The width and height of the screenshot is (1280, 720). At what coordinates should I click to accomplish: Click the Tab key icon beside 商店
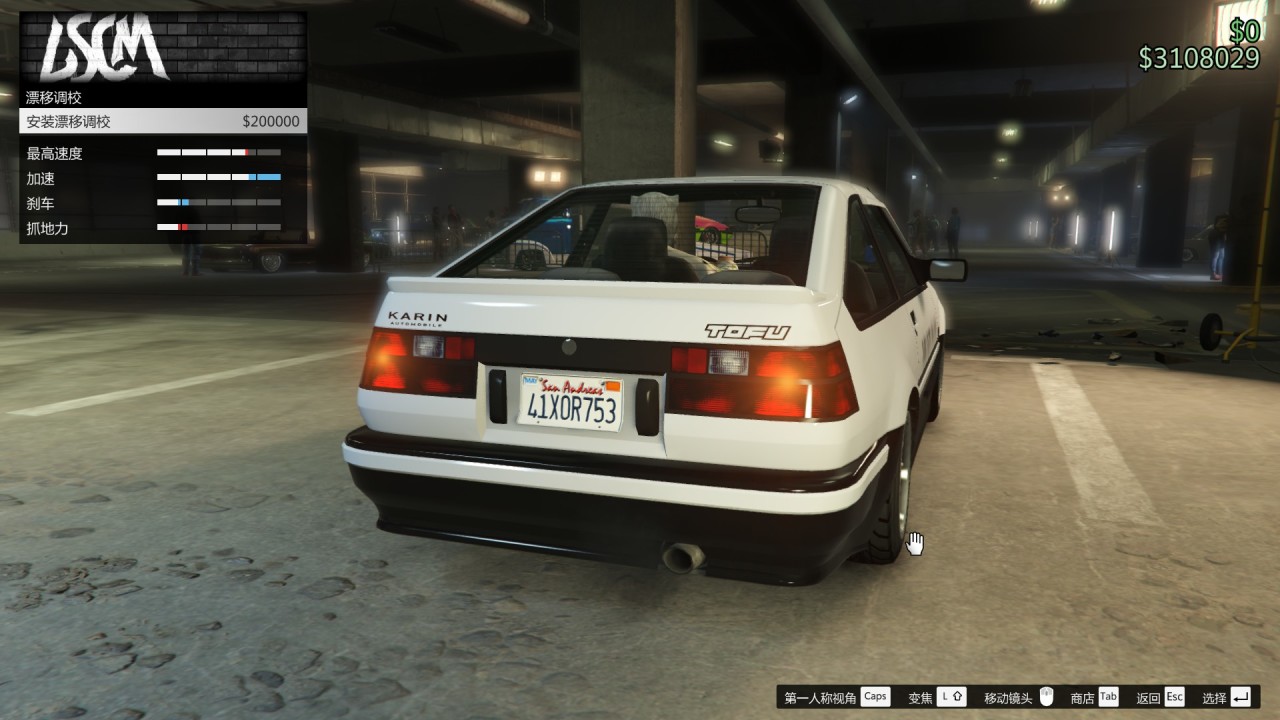(1108, 696)
